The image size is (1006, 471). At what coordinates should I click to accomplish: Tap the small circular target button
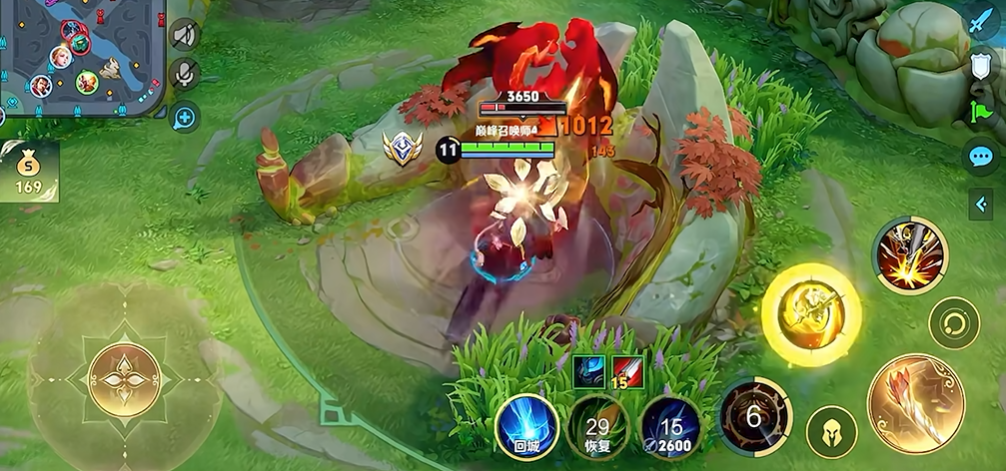(x=954, y=323)
